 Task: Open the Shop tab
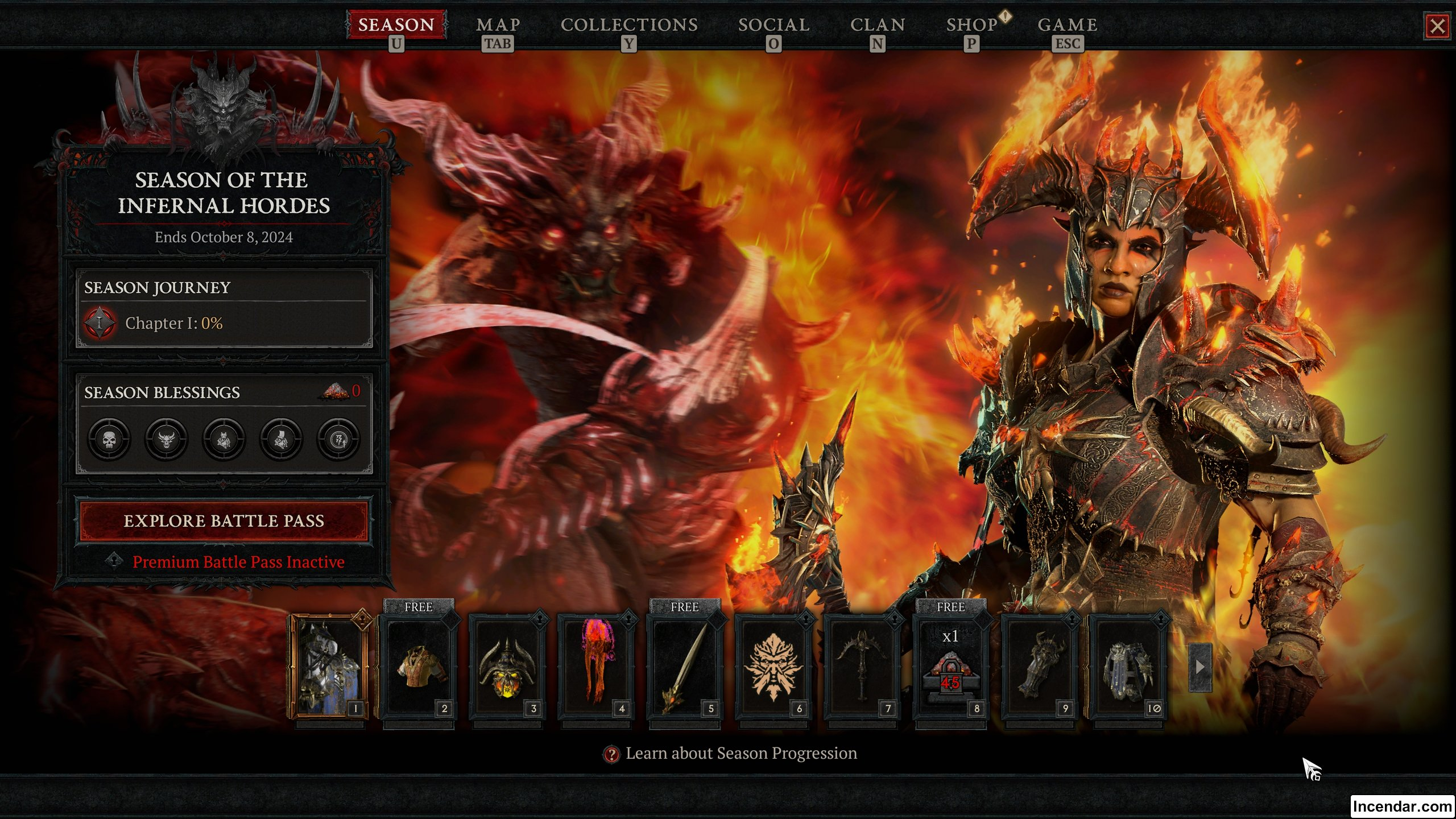(x=972, y=25)
